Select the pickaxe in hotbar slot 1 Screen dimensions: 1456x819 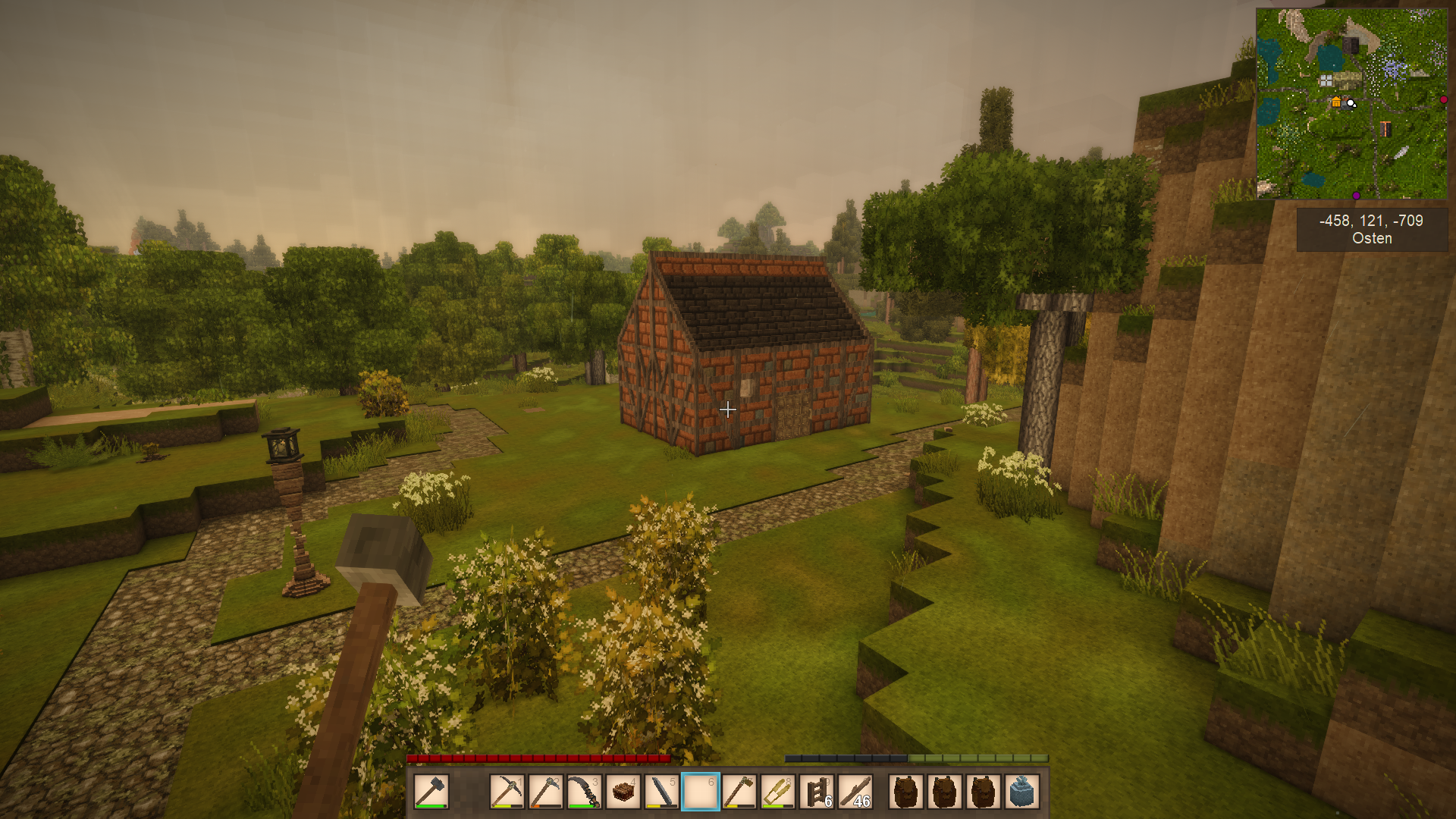point(507,792)
